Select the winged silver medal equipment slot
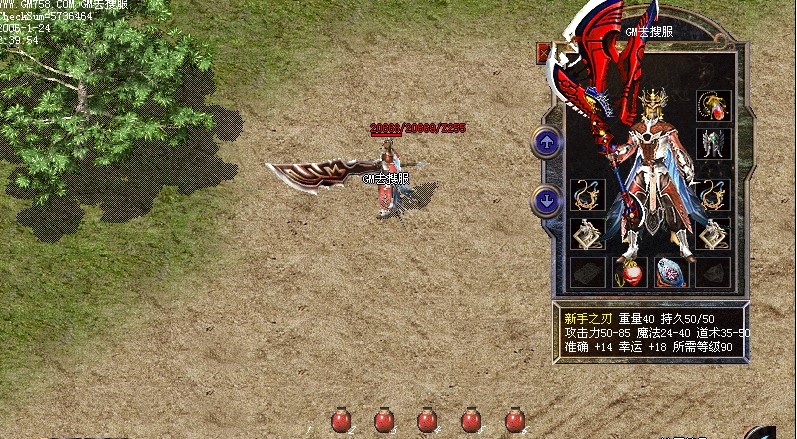797x439 pixels. click(x=713, y=143)
